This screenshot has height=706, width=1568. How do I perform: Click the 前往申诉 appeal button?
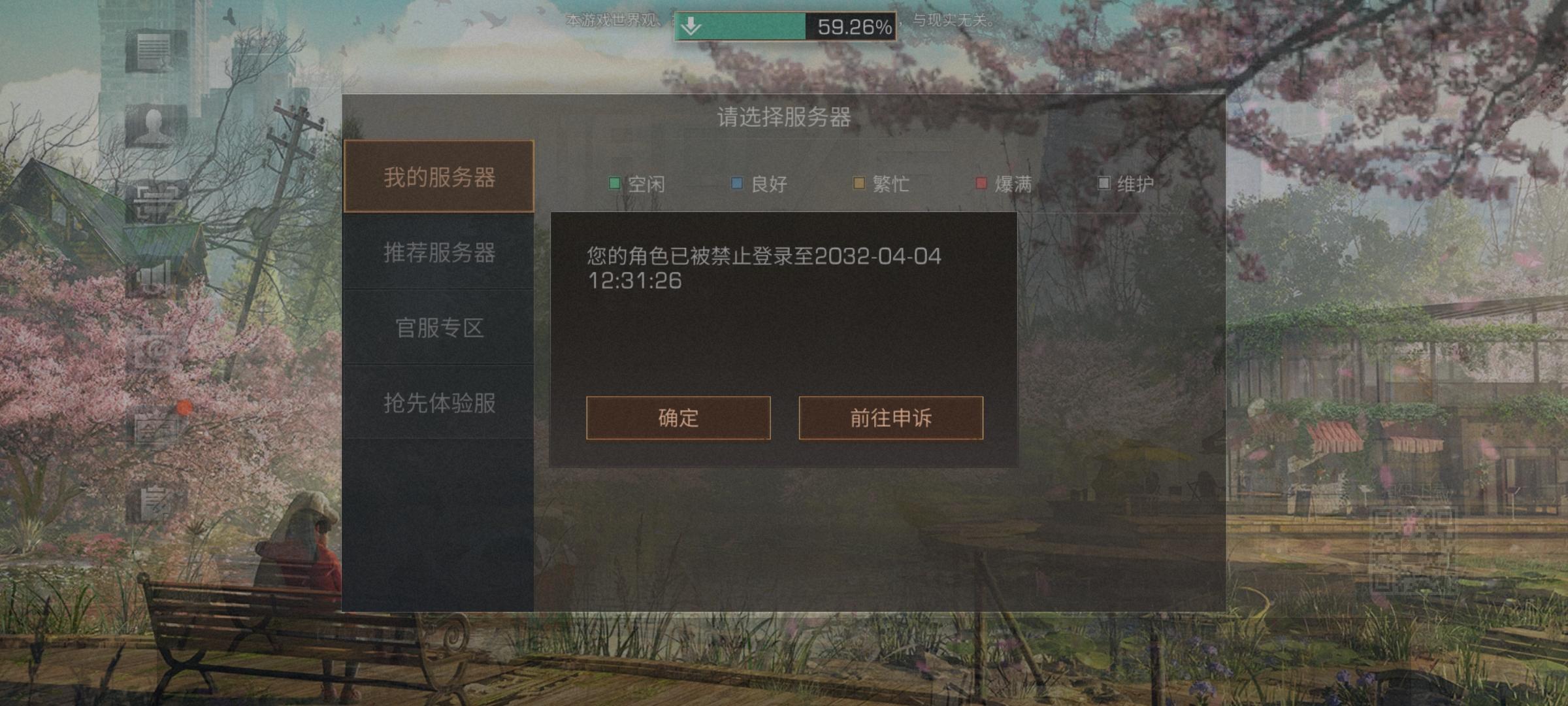[891, 419]
